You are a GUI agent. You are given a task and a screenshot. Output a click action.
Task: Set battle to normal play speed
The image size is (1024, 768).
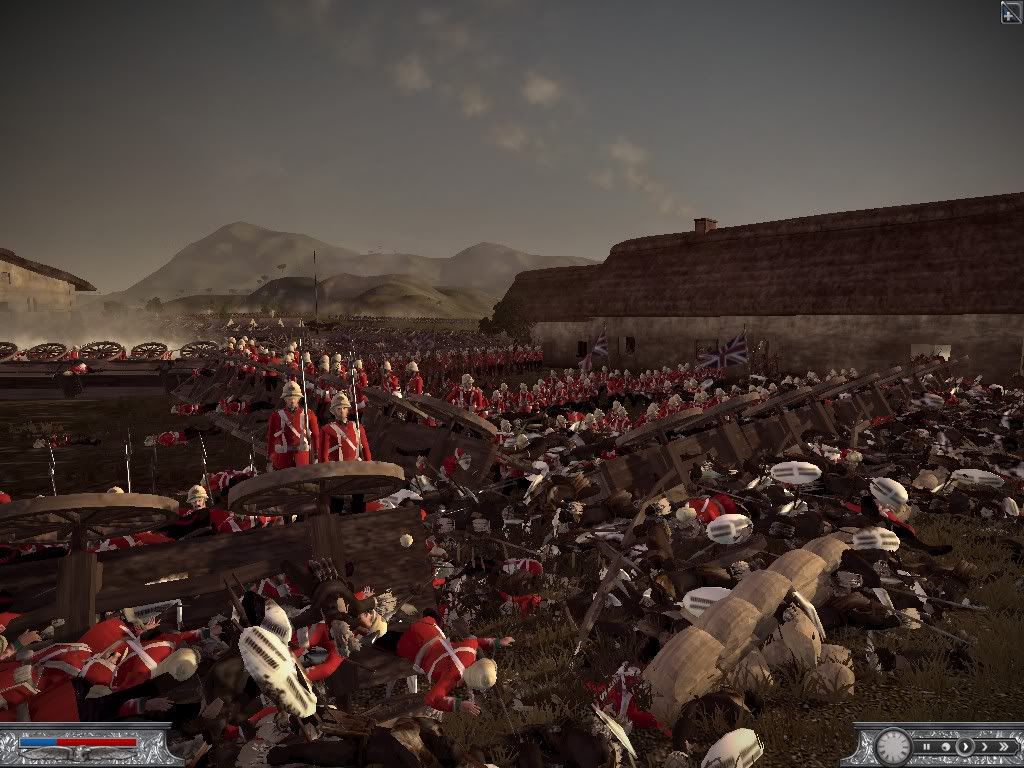964,746
